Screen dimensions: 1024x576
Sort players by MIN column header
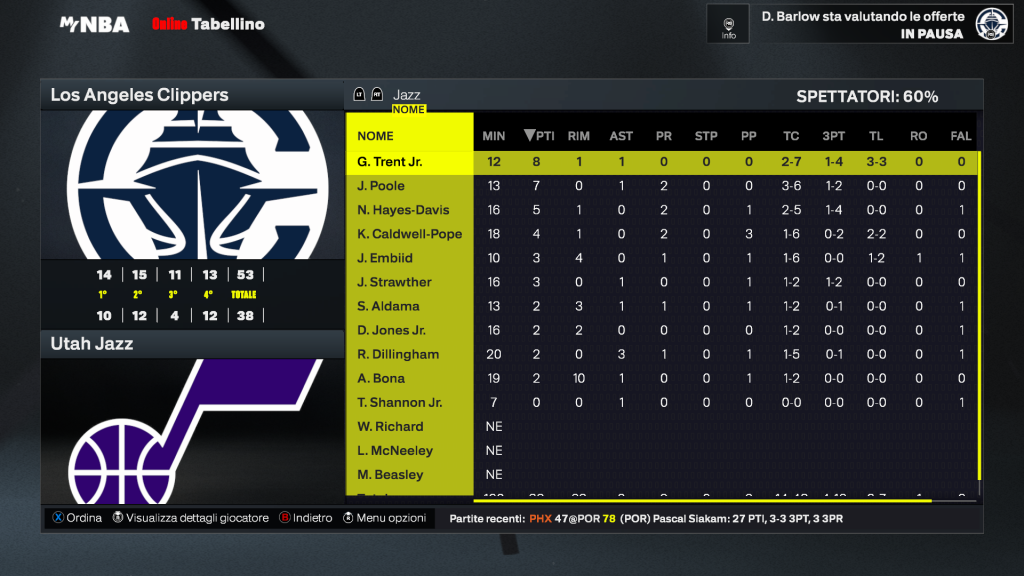(494, 136)
